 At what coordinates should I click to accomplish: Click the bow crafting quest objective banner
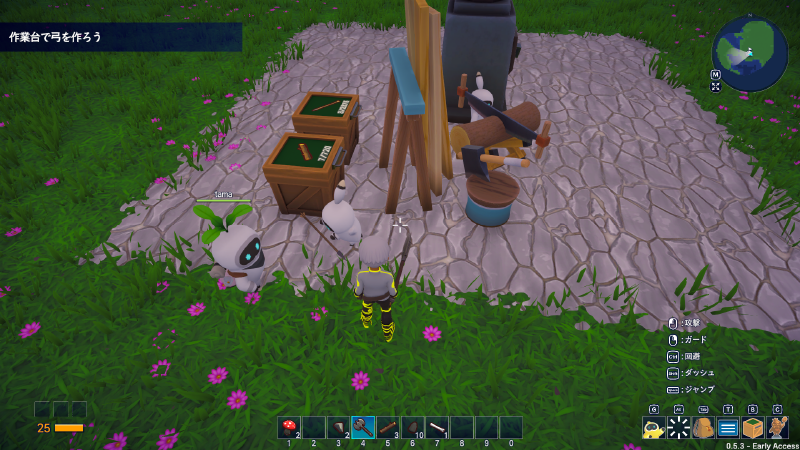(120, 37)
